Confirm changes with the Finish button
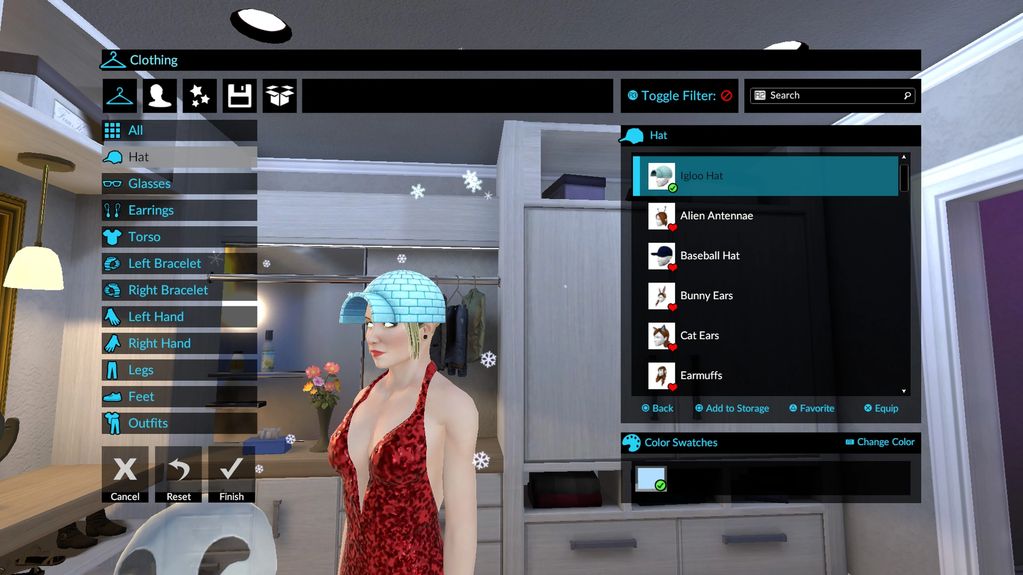This screenshot has width=1023, height=575. [231, 474]
